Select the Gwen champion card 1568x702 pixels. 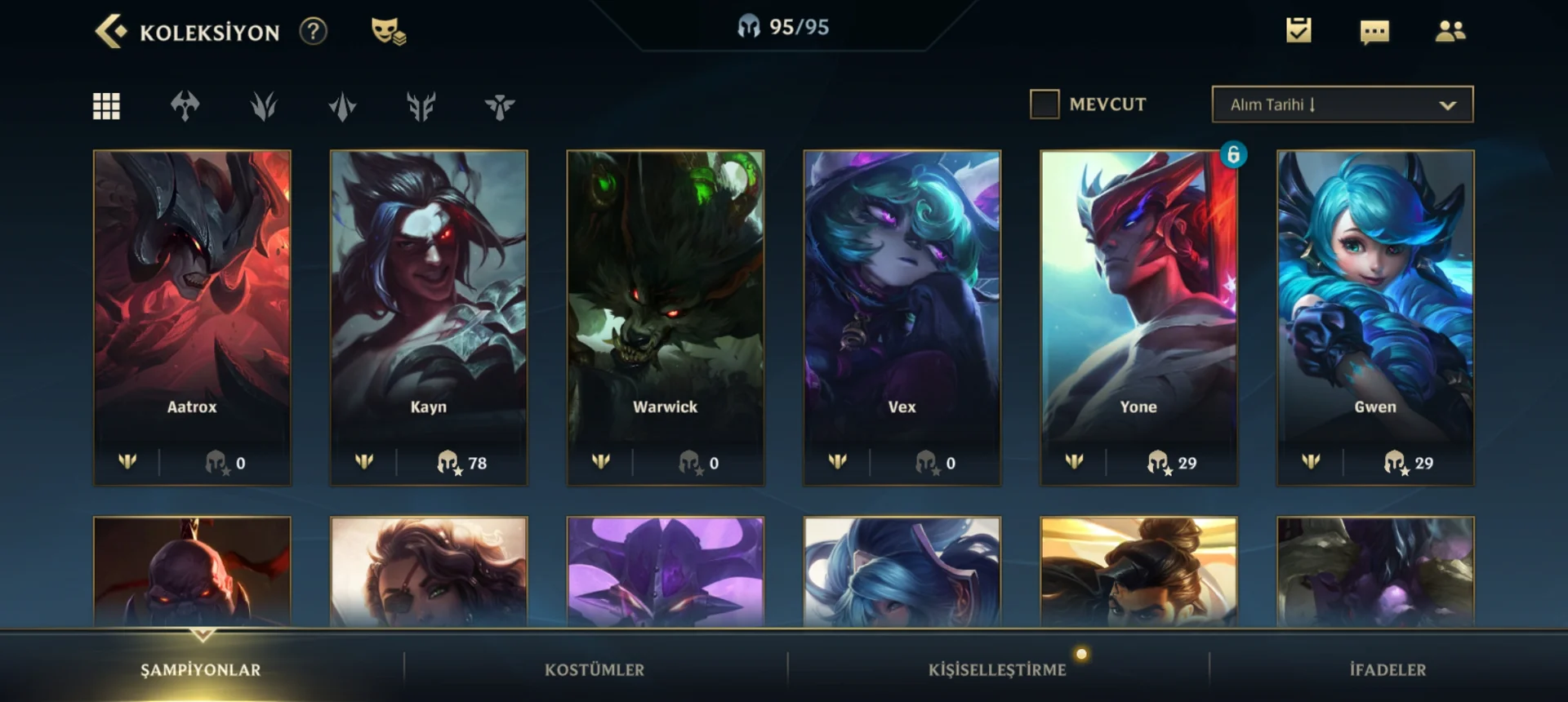1375,317
